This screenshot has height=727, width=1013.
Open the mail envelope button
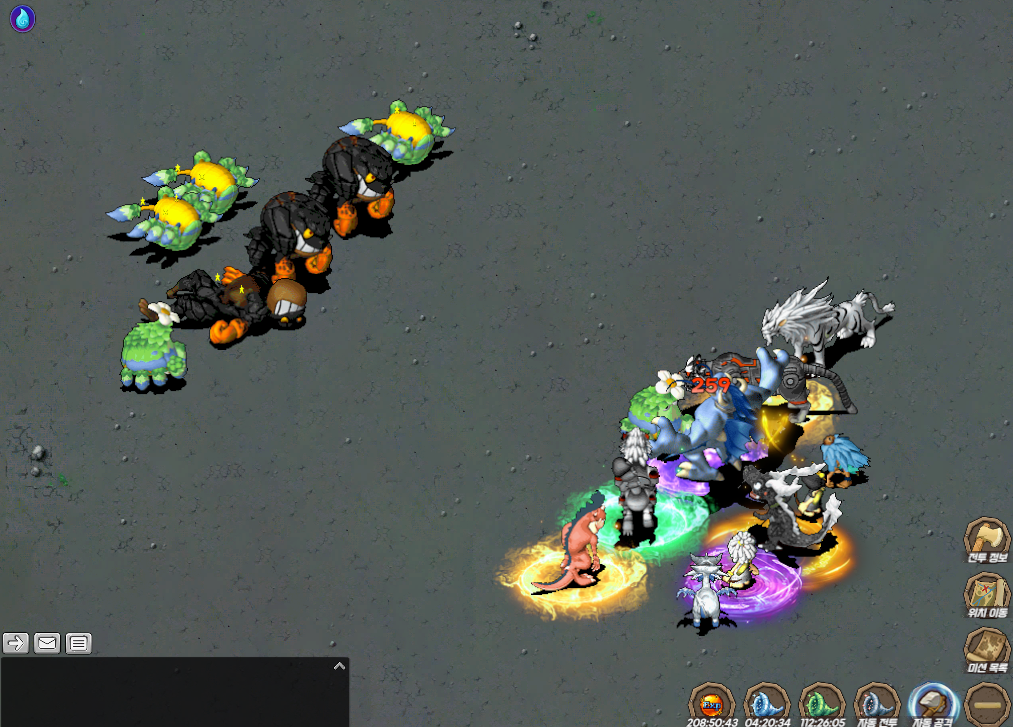click(47, 643)
